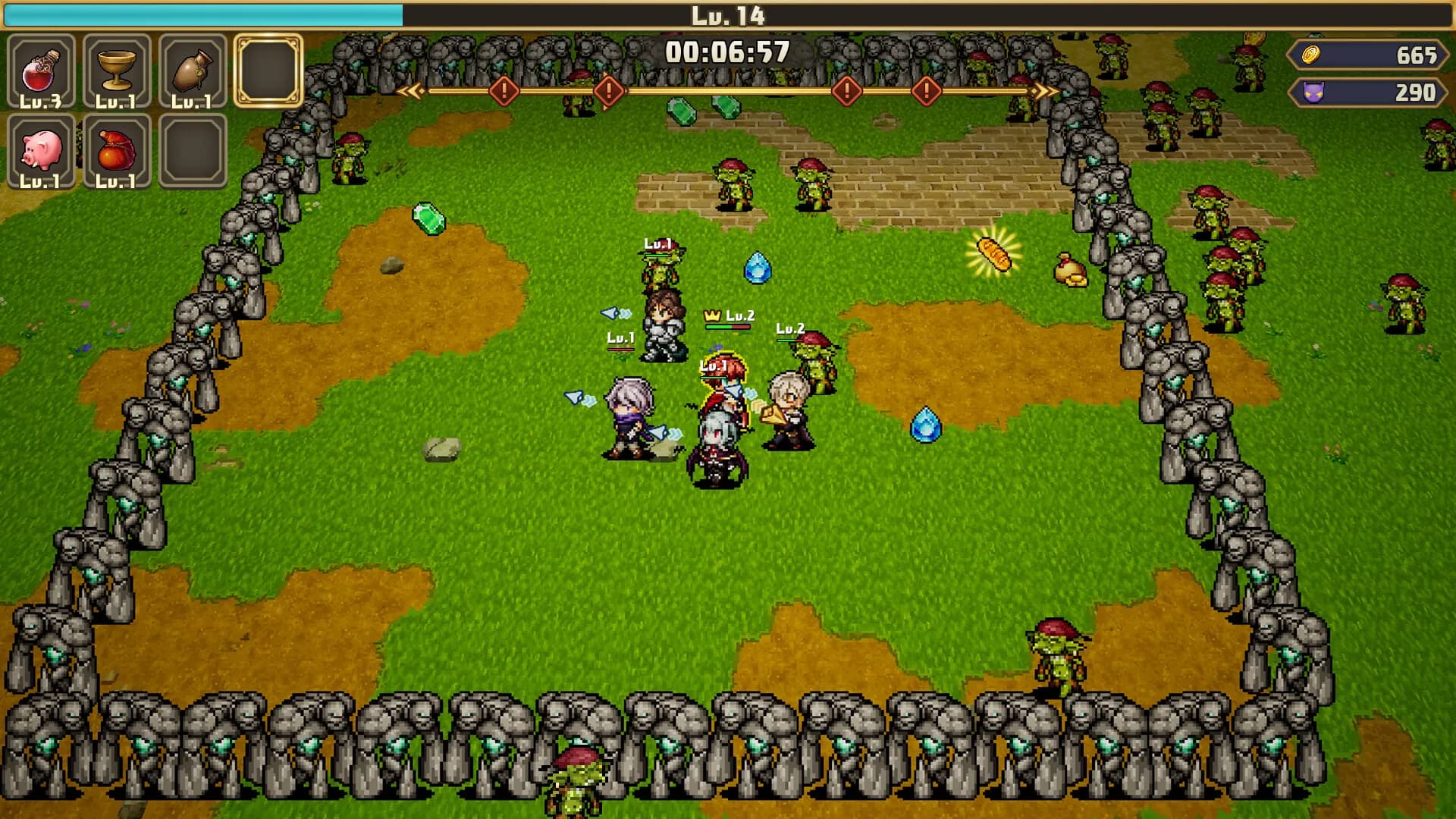Screen dimensions: 1456x819
Task: Select the pink piggy bank Lv.1 item
Action: [42, 149]
